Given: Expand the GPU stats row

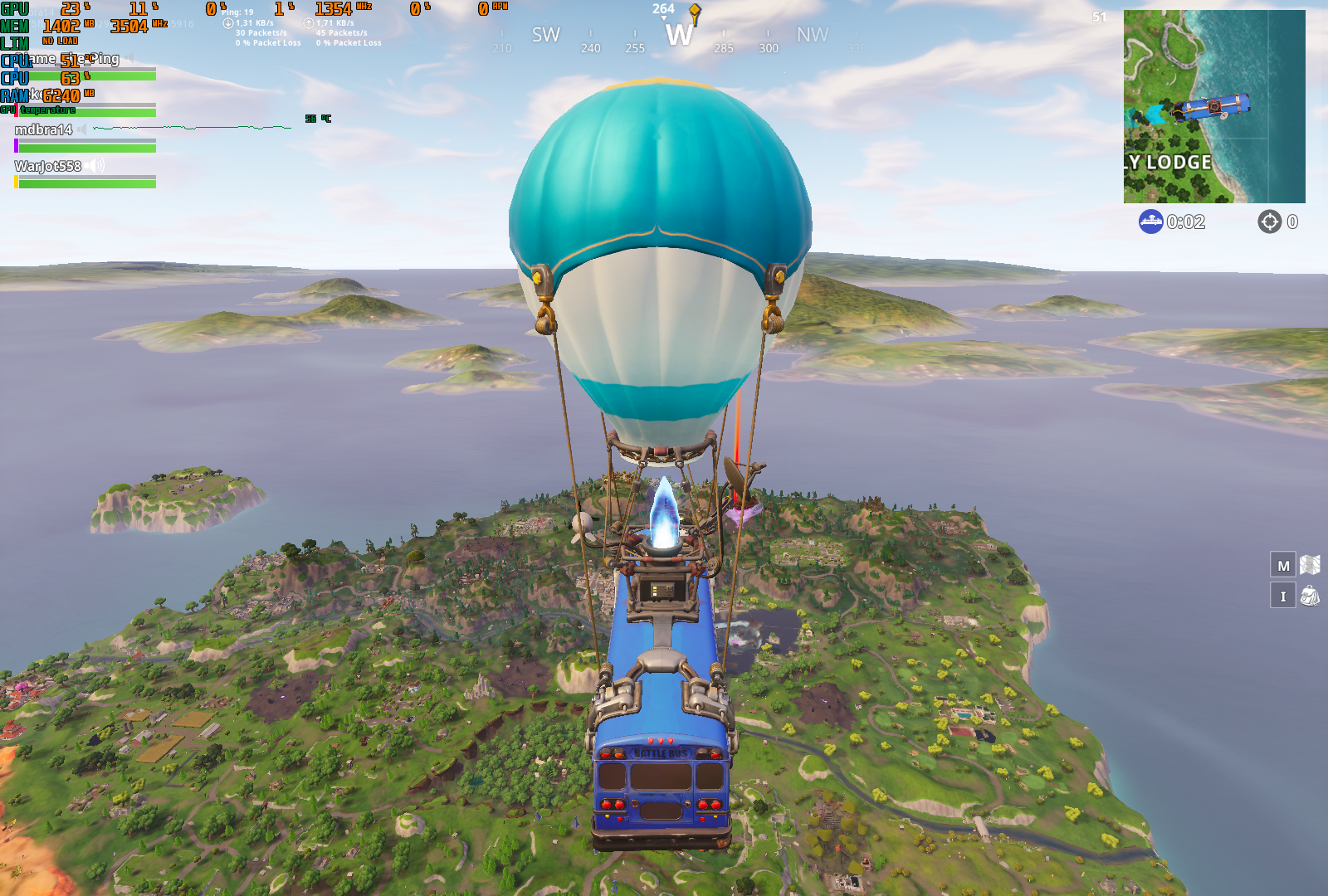Looking at the screenshot, I should pos(14,7).
